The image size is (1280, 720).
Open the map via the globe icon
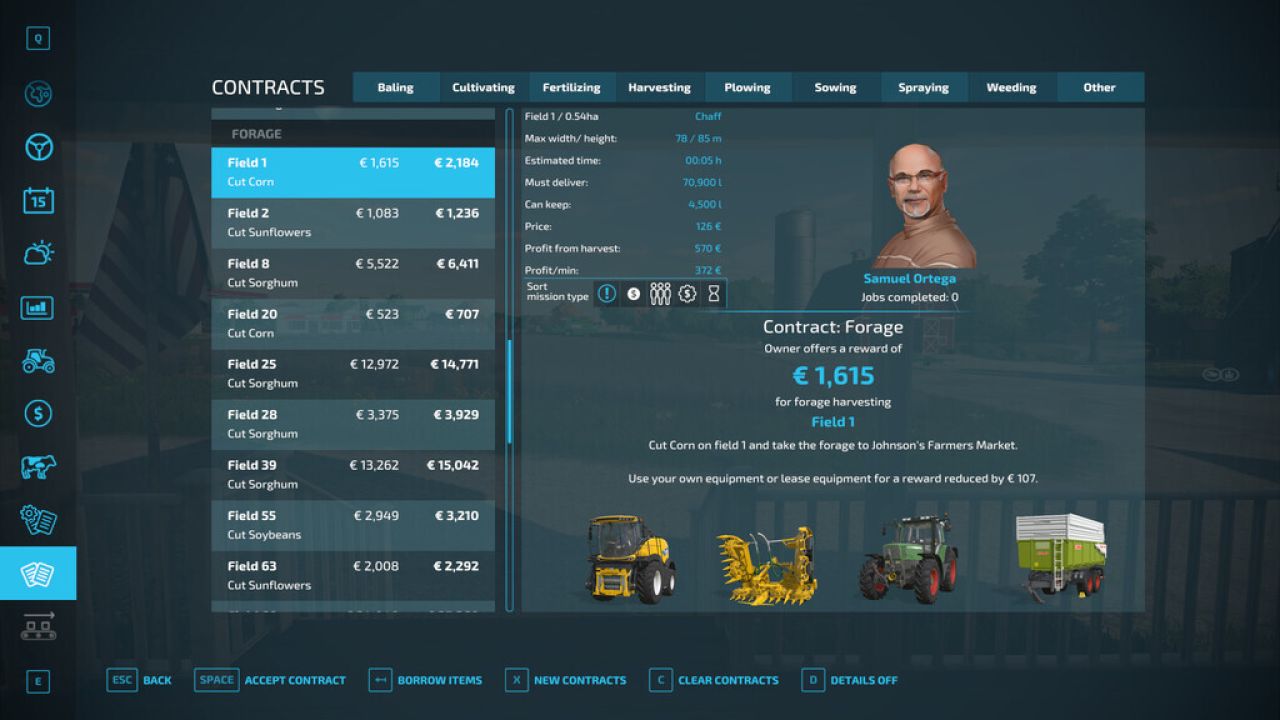coord(38,91)
